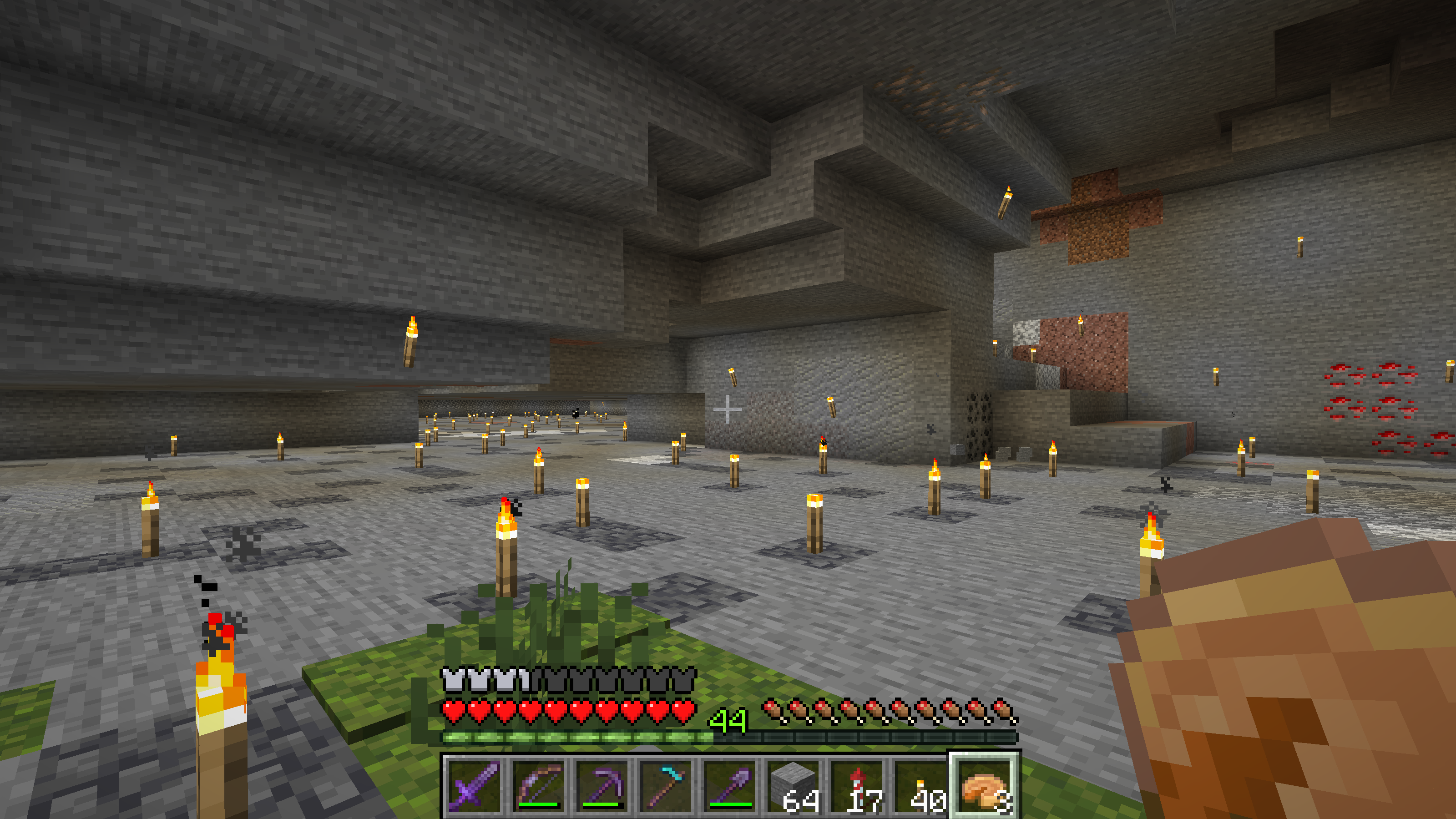Select the enchanted sword hotbar slot
The height and width of the screenshot is (819, 1456).
coord(474,786)
